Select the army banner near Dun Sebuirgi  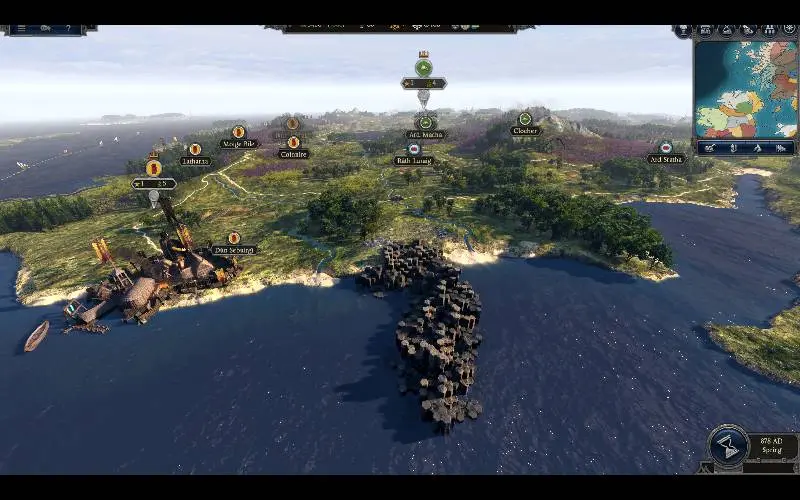pos(154,168)
